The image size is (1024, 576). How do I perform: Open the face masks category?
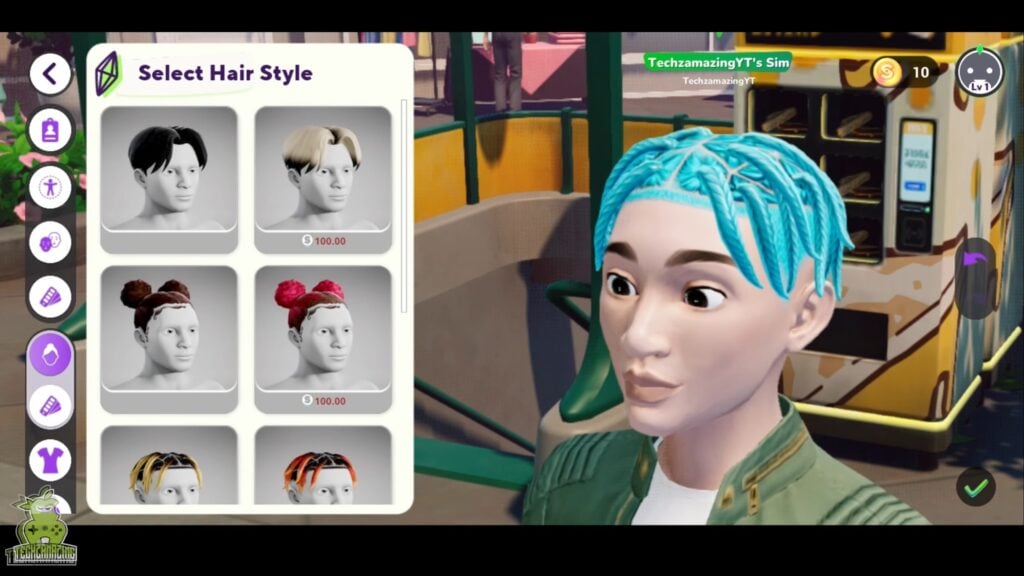click(49, 241)
